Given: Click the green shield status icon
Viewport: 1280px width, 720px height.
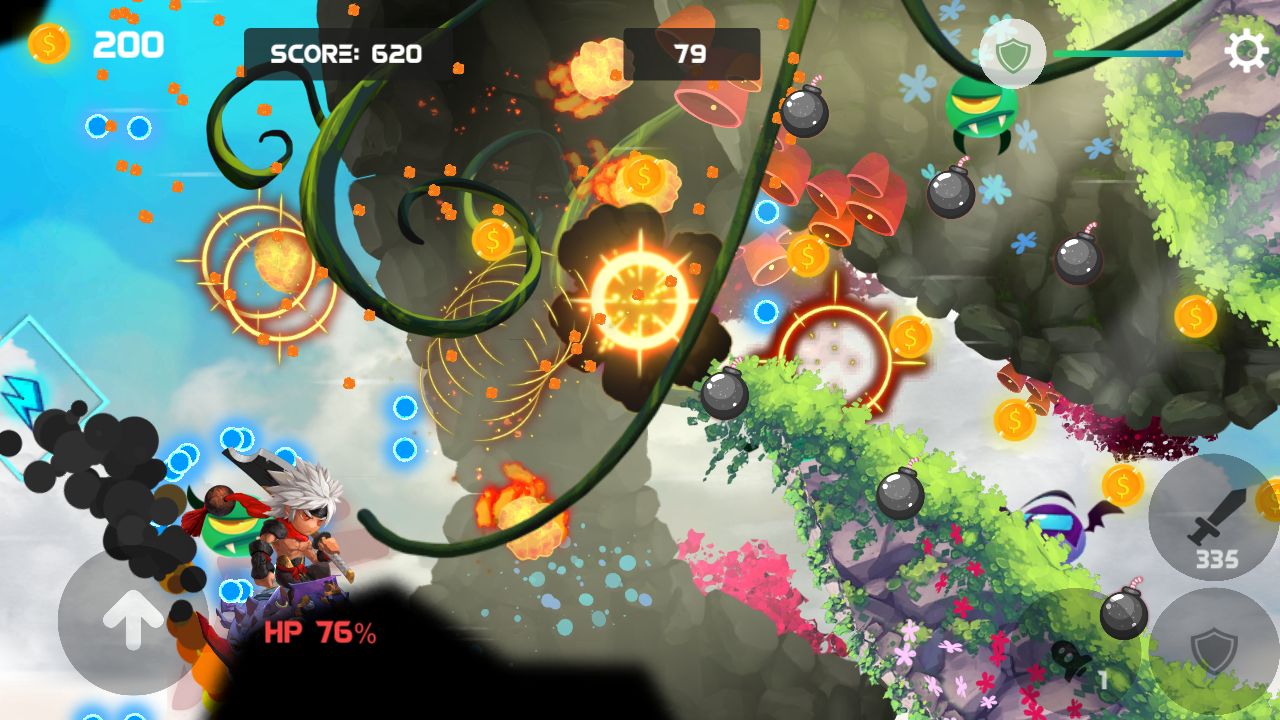Looking at the screenshot, I should [x=1012, y=54].
